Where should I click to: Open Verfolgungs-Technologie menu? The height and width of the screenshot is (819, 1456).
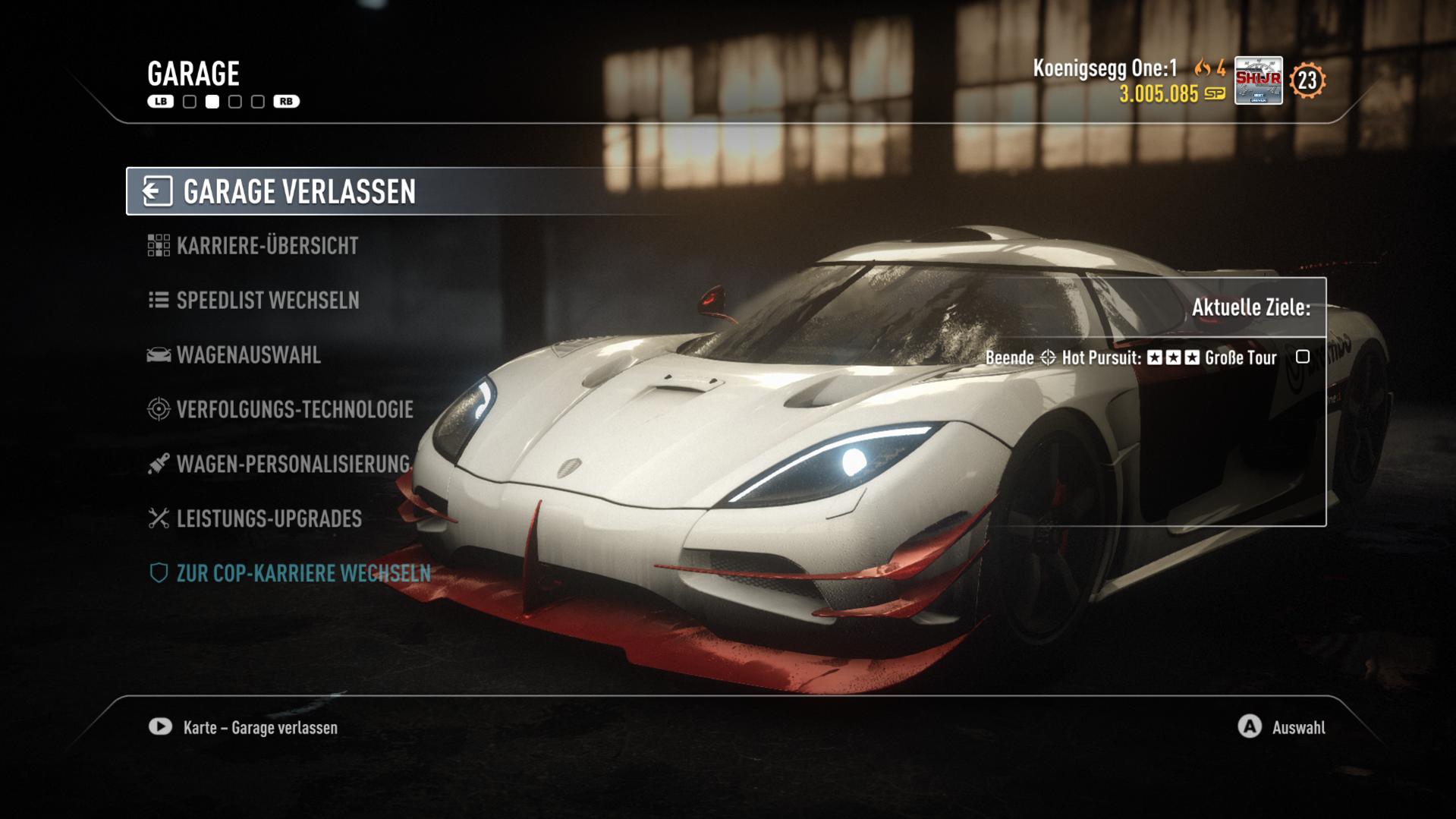click(294, 410)
